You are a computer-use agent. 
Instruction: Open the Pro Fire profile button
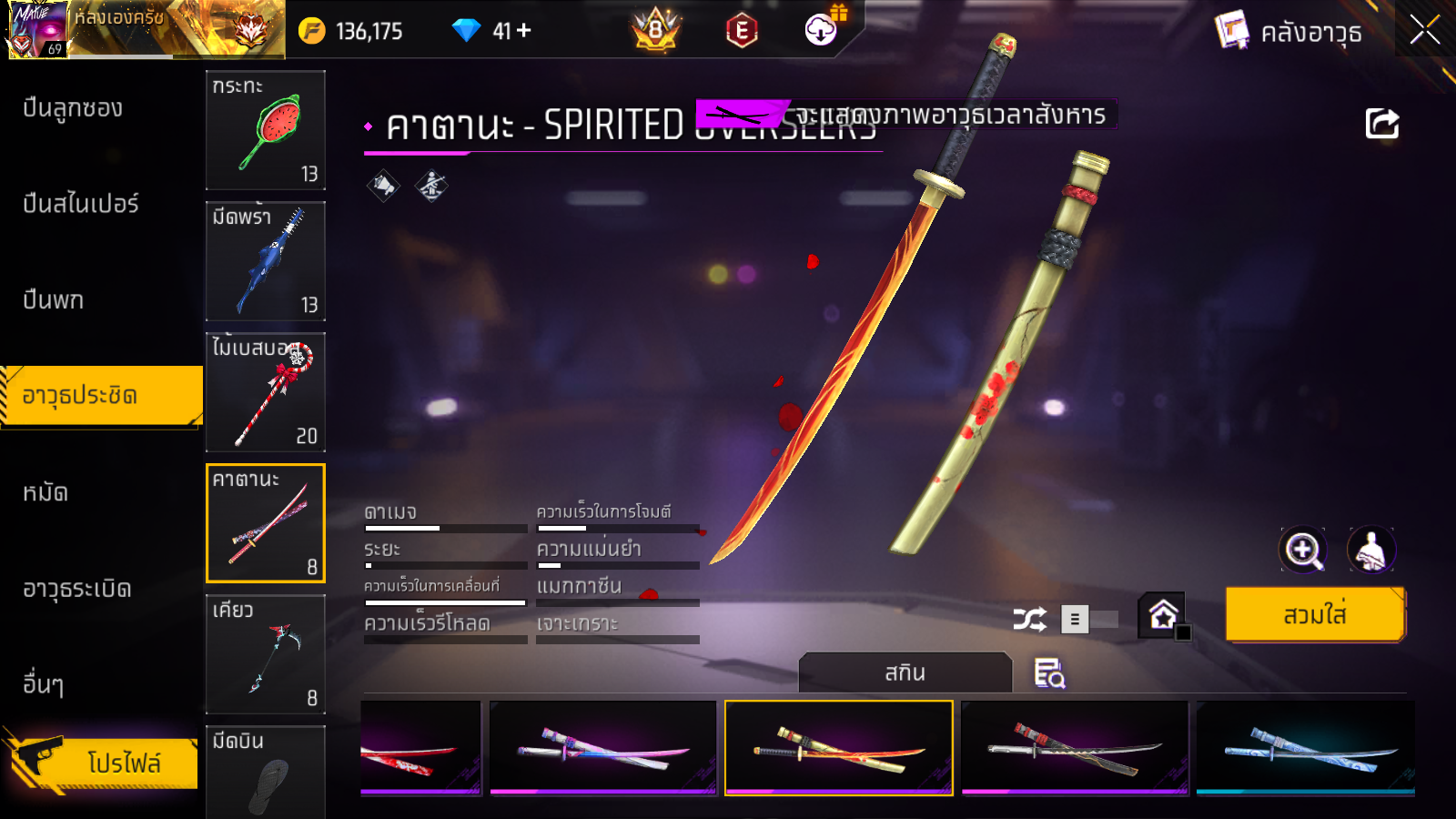[x=102, y=763]
